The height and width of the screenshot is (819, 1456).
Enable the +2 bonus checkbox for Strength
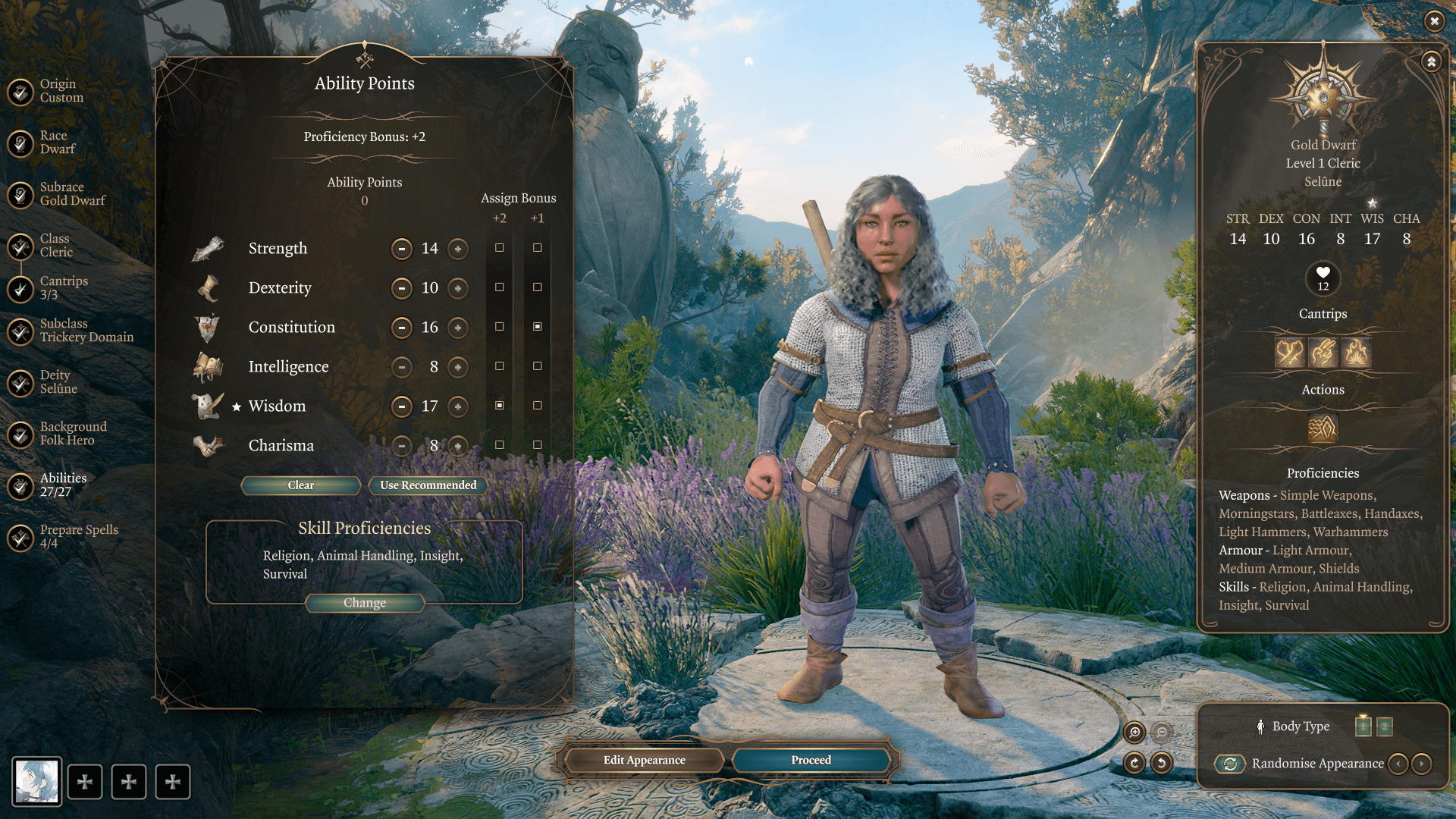click(x=499, y=247)
